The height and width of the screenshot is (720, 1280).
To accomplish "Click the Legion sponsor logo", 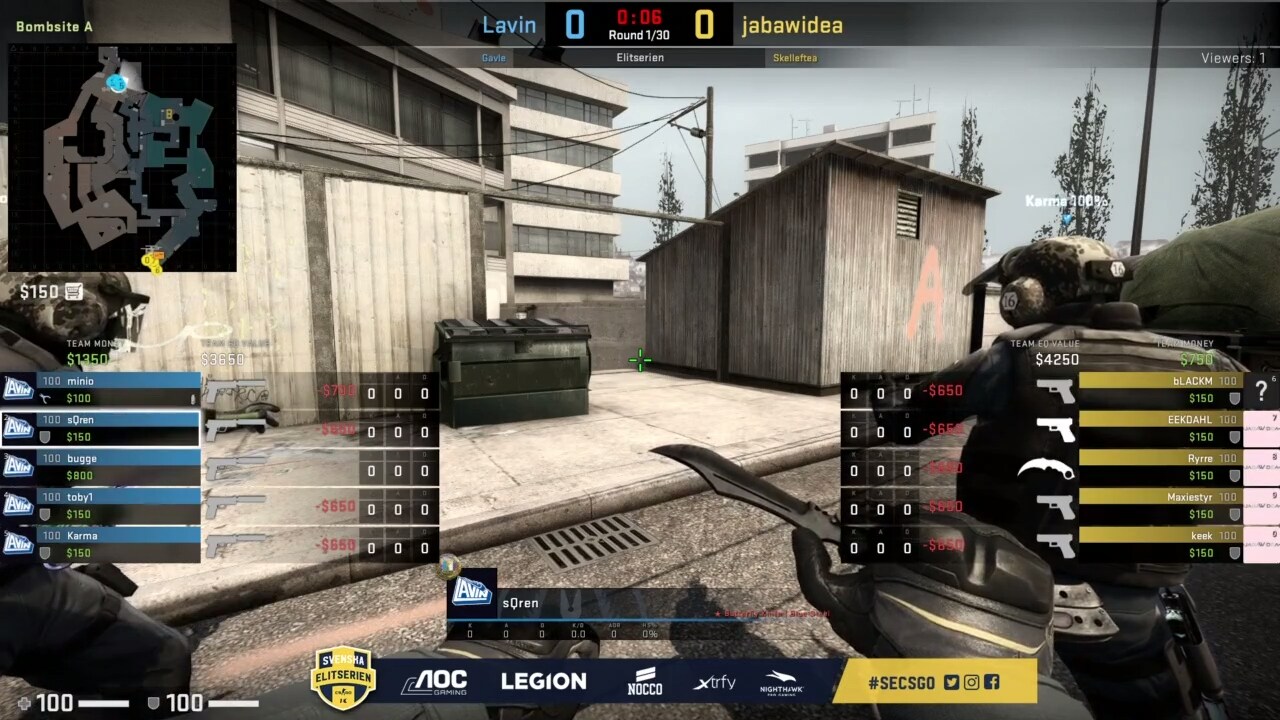I will (x=543, y=682).
